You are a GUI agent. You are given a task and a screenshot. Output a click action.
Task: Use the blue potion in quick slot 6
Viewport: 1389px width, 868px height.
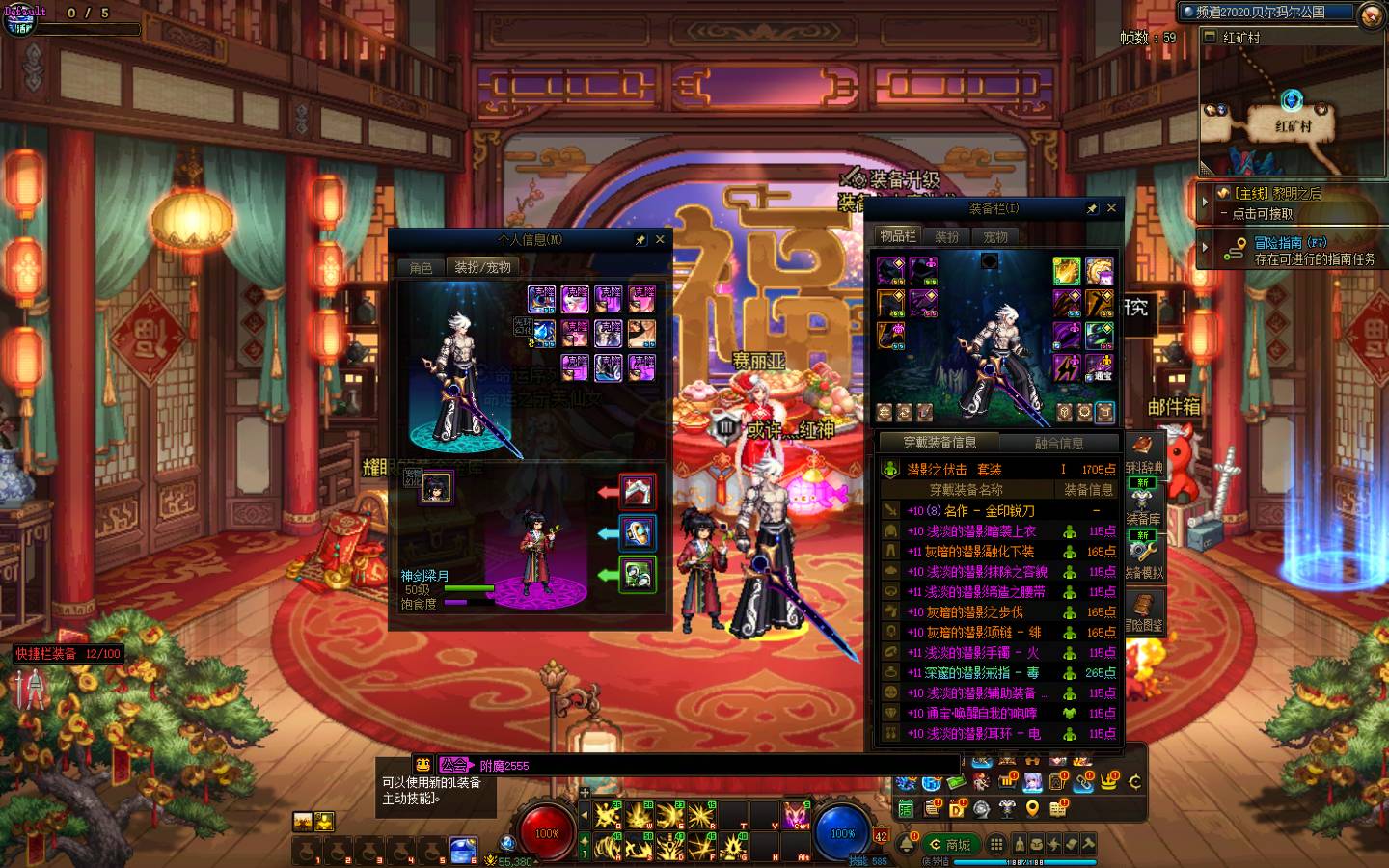point(464,851)
